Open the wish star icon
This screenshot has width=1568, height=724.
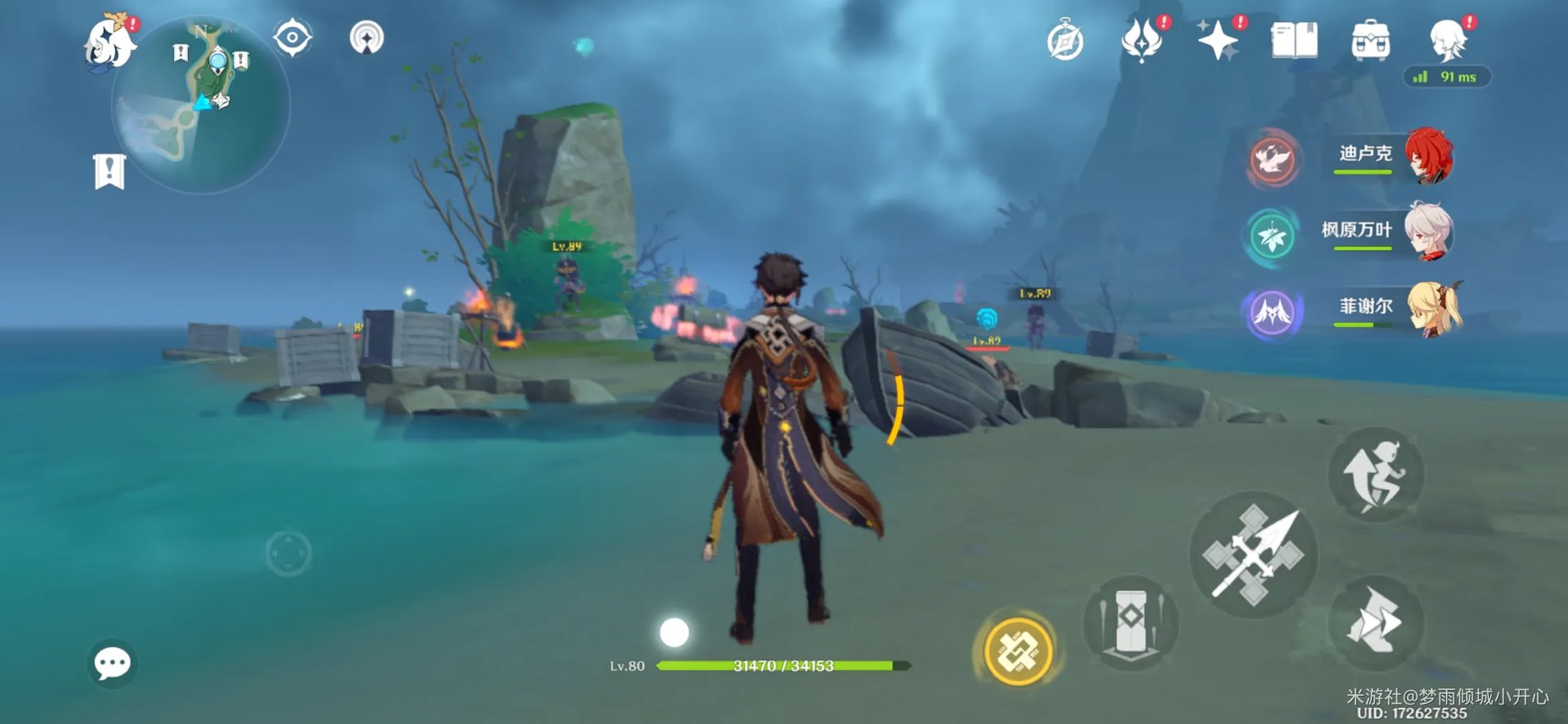point(1218,40)
